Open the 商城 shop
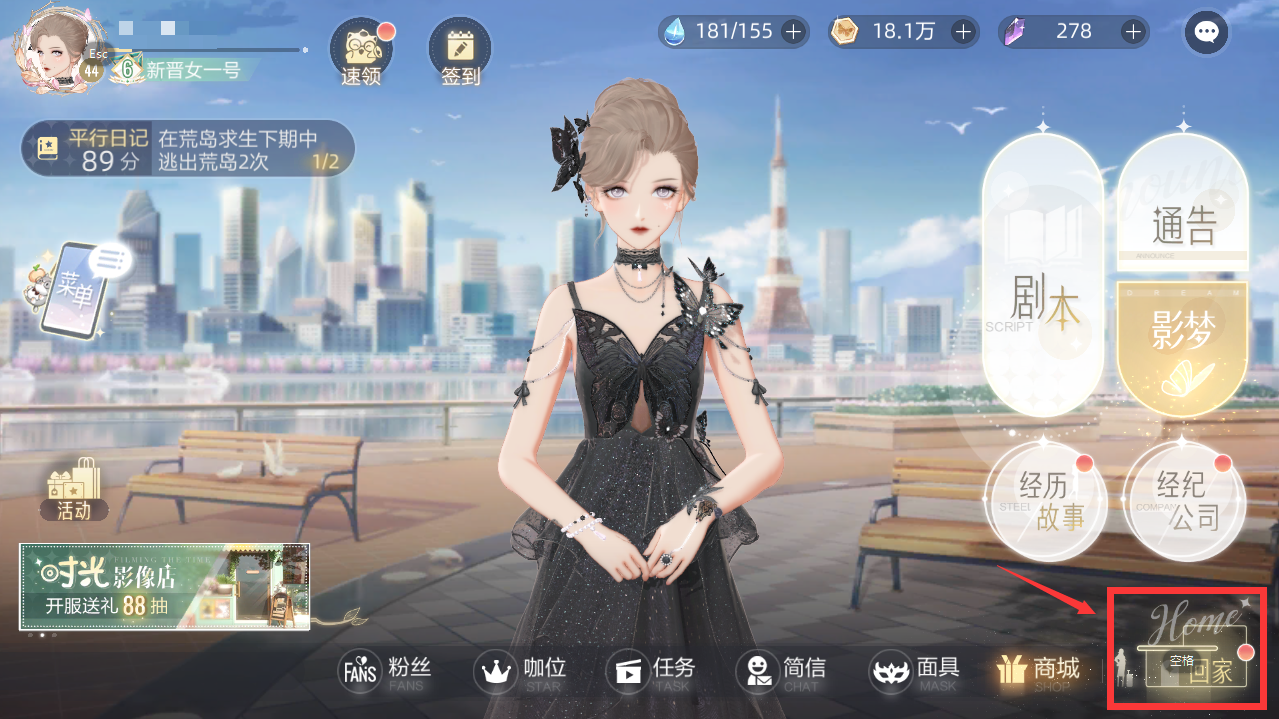1279x719 pixels. [1040, 671]
